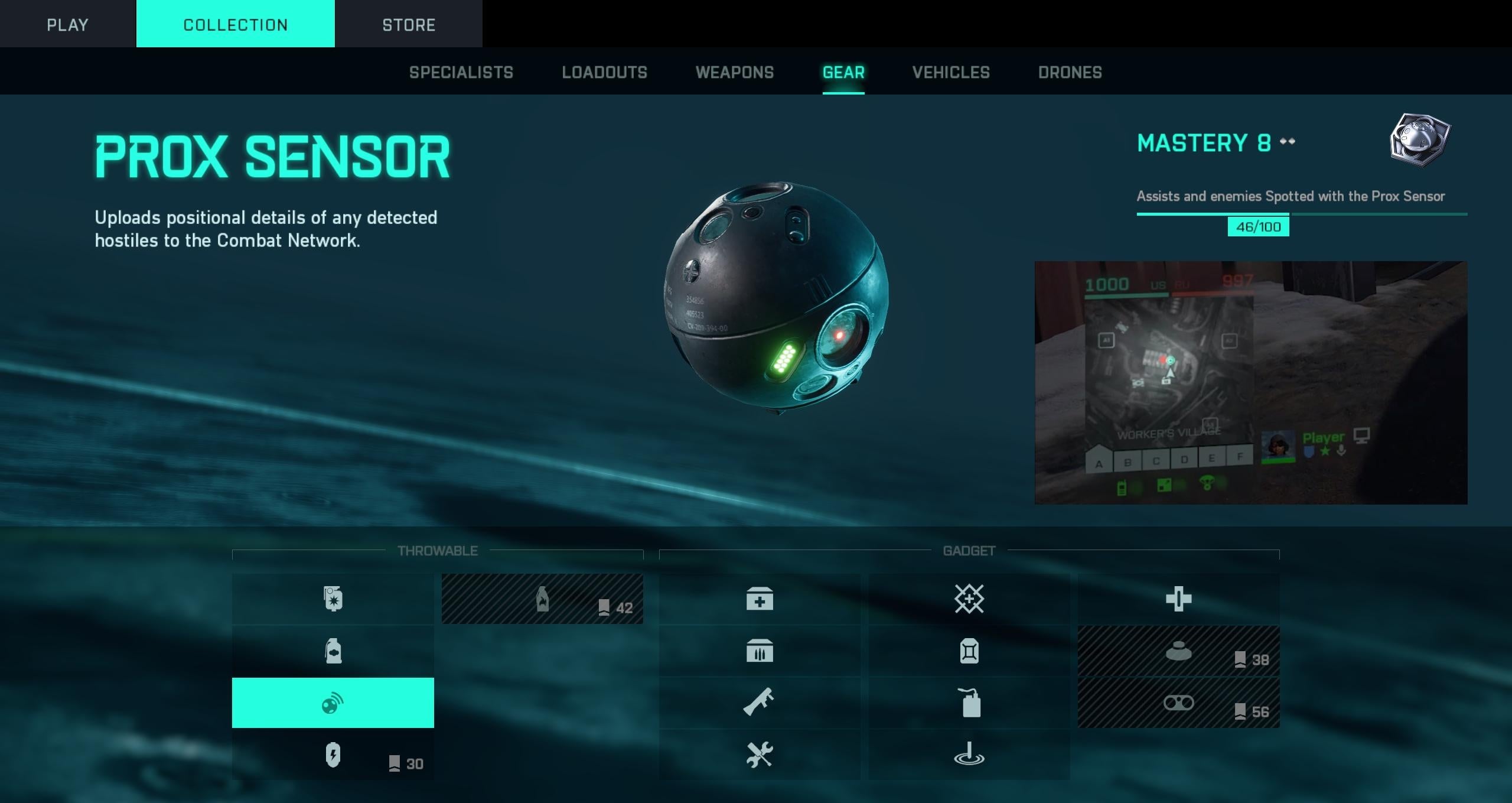Open the STORE tab
This screenshot has height=803, width=1512.
click(408, 24)
